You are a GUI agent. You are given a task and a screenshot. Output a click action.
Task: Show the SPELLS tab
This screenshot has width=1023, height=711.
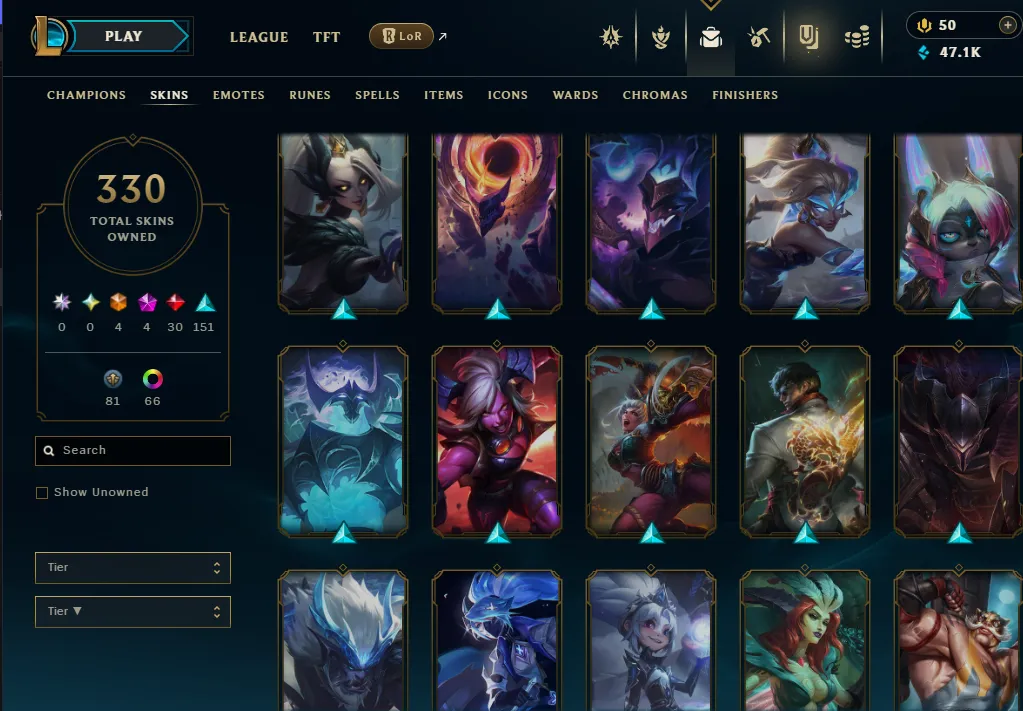(377, 95)
